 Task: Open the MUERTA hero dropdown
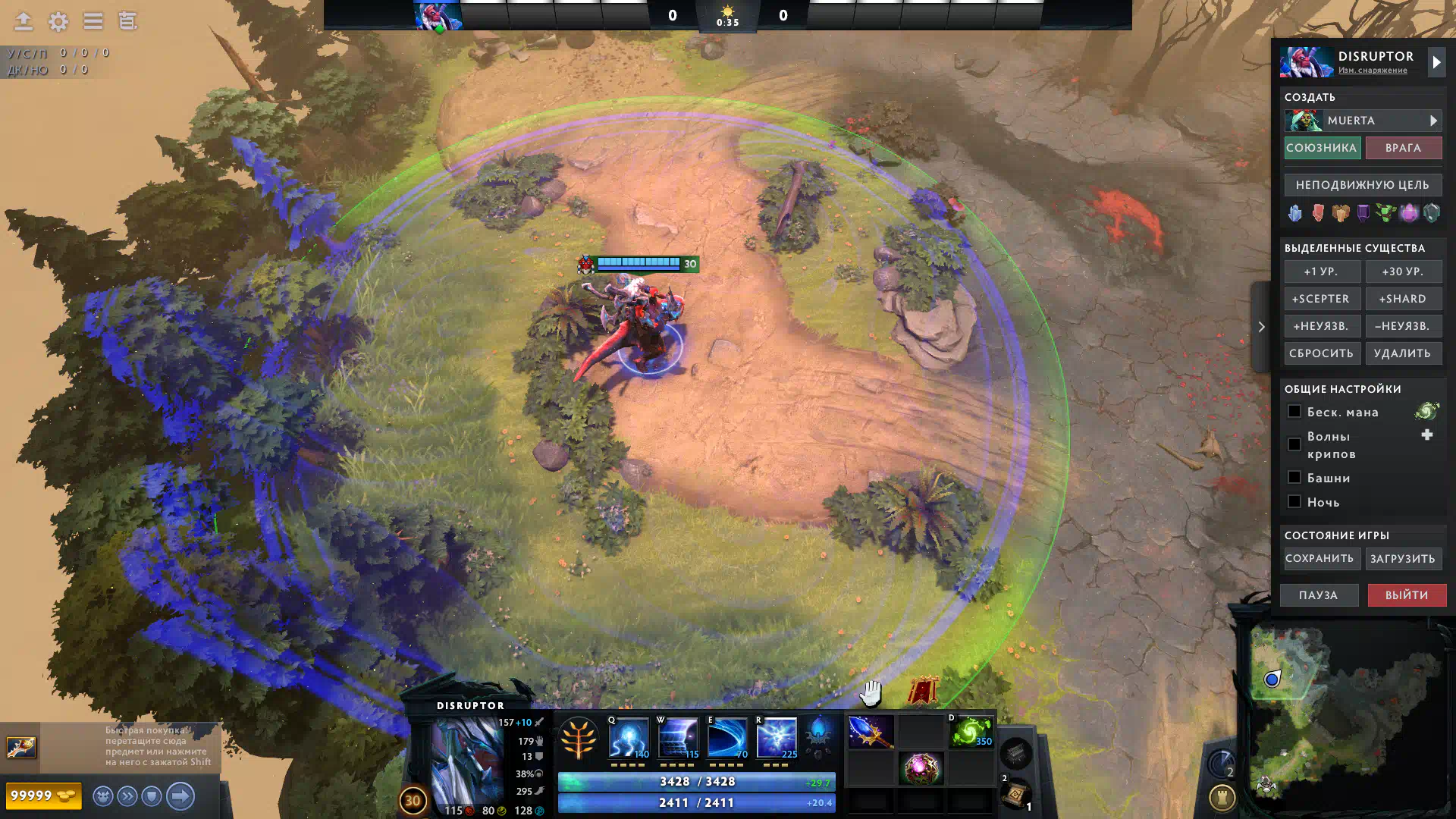[1363, 121]
